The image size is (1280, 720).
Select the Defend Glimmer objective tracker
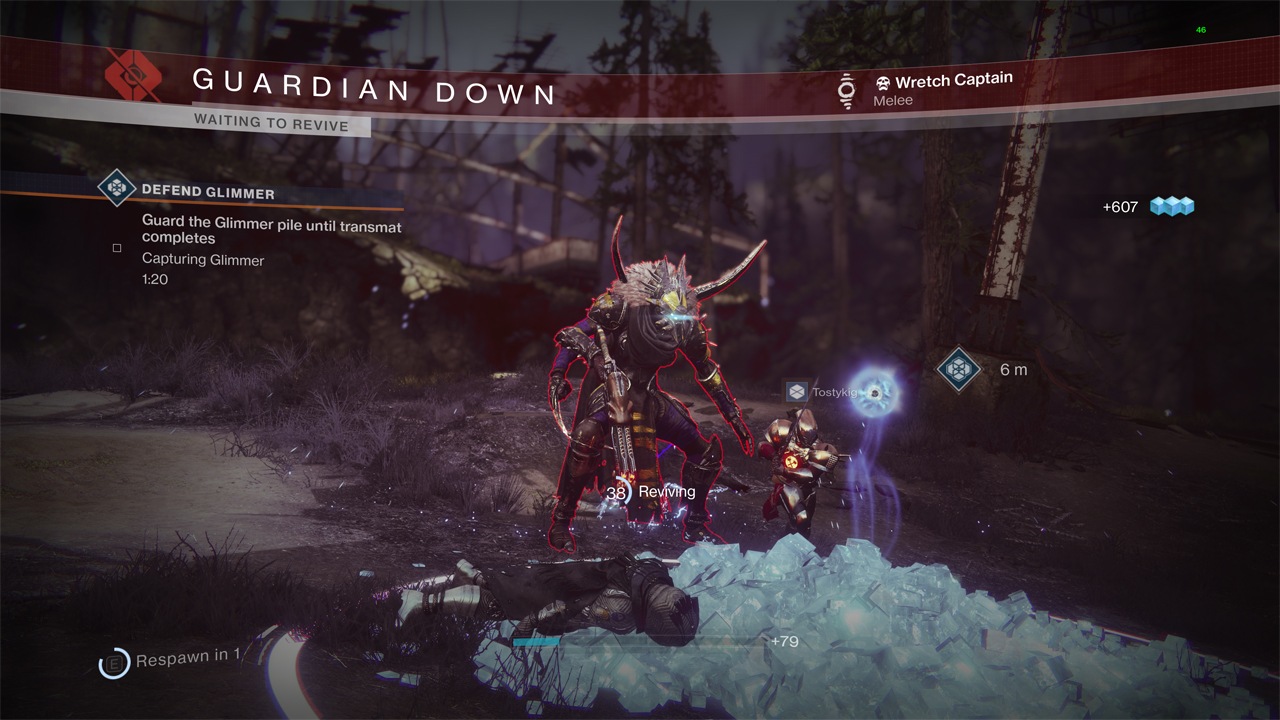click(208, 190)
